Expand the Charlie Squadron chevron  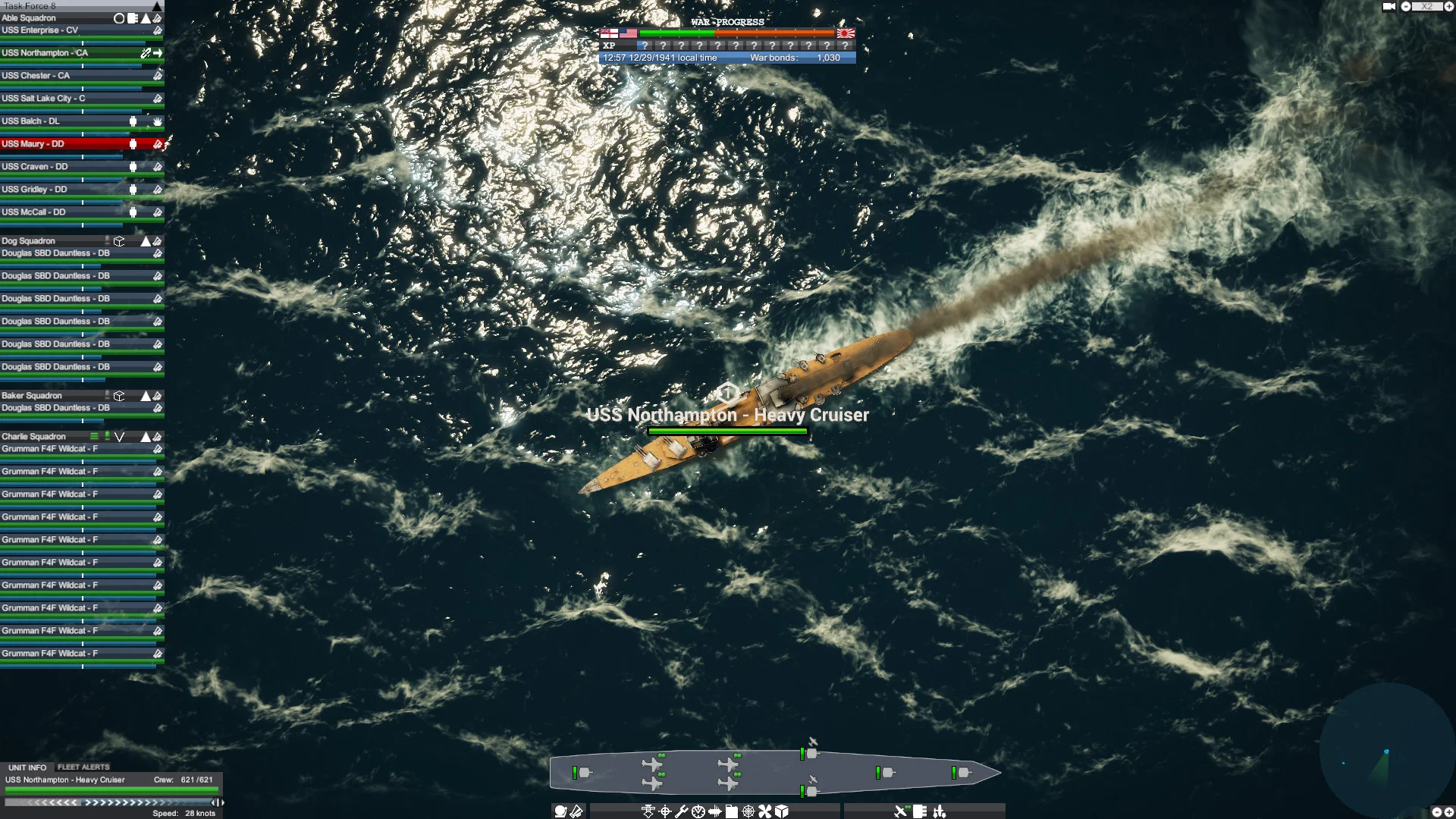pyautogui.click(x=119, y=437)
